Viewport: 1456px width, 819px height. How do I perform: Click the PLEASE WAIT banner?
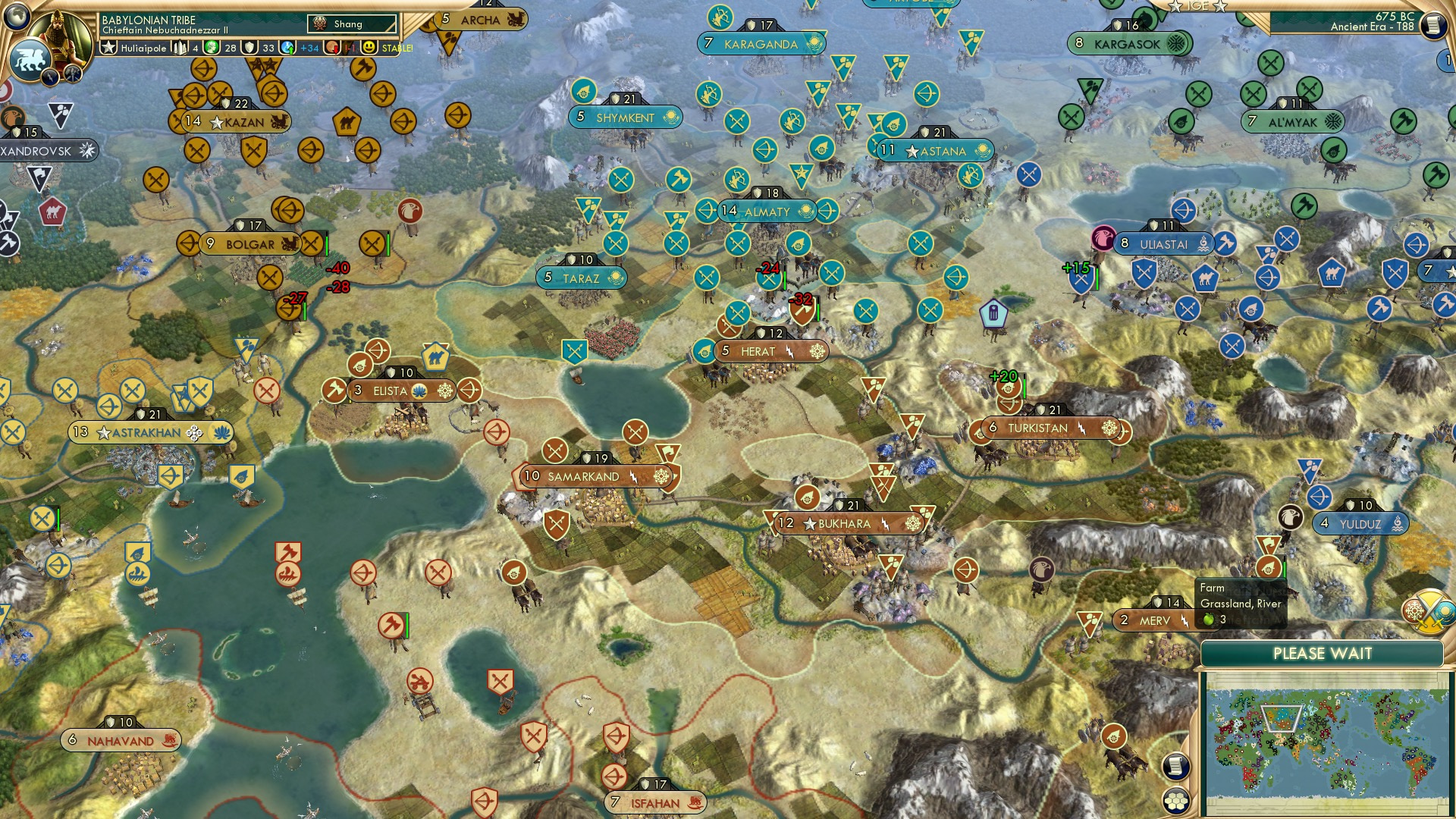point(1324,652)
